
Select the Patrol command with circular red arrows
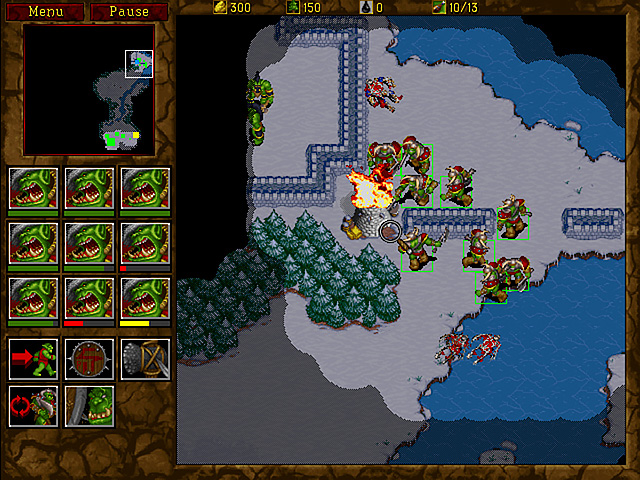pos(33,406)
